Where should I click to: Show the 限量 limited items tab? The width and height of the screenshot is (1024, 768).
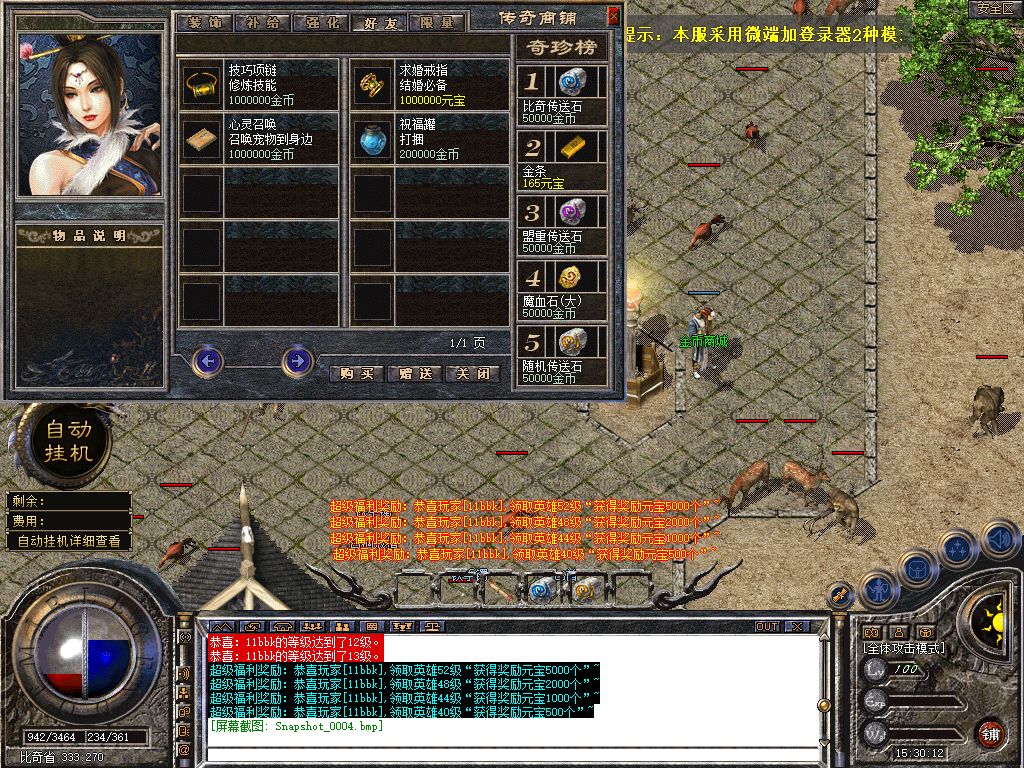(436, 21)
